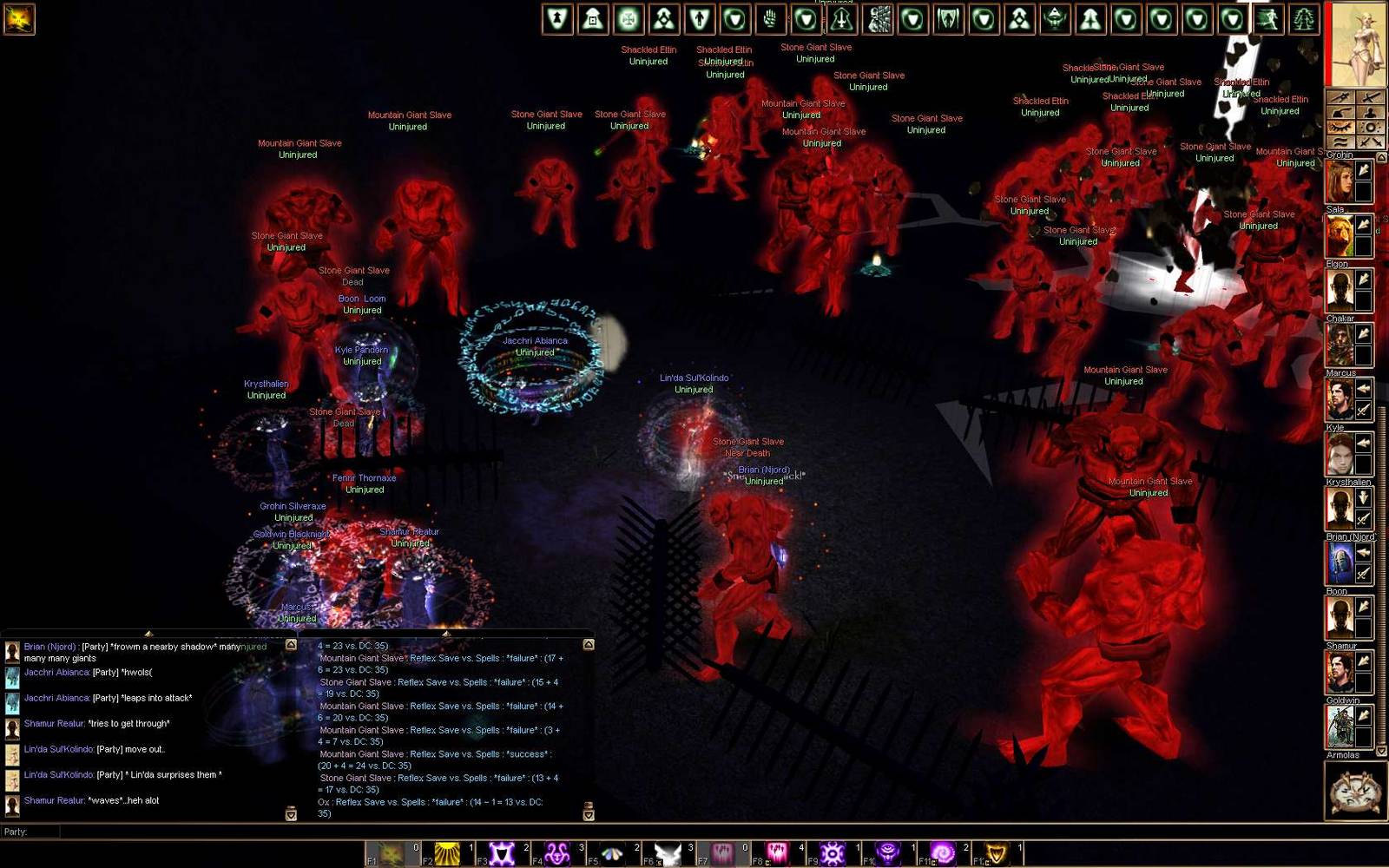Click the wavy lines icon in character panel
The image size is (1389, 868).
point(1341,142)
